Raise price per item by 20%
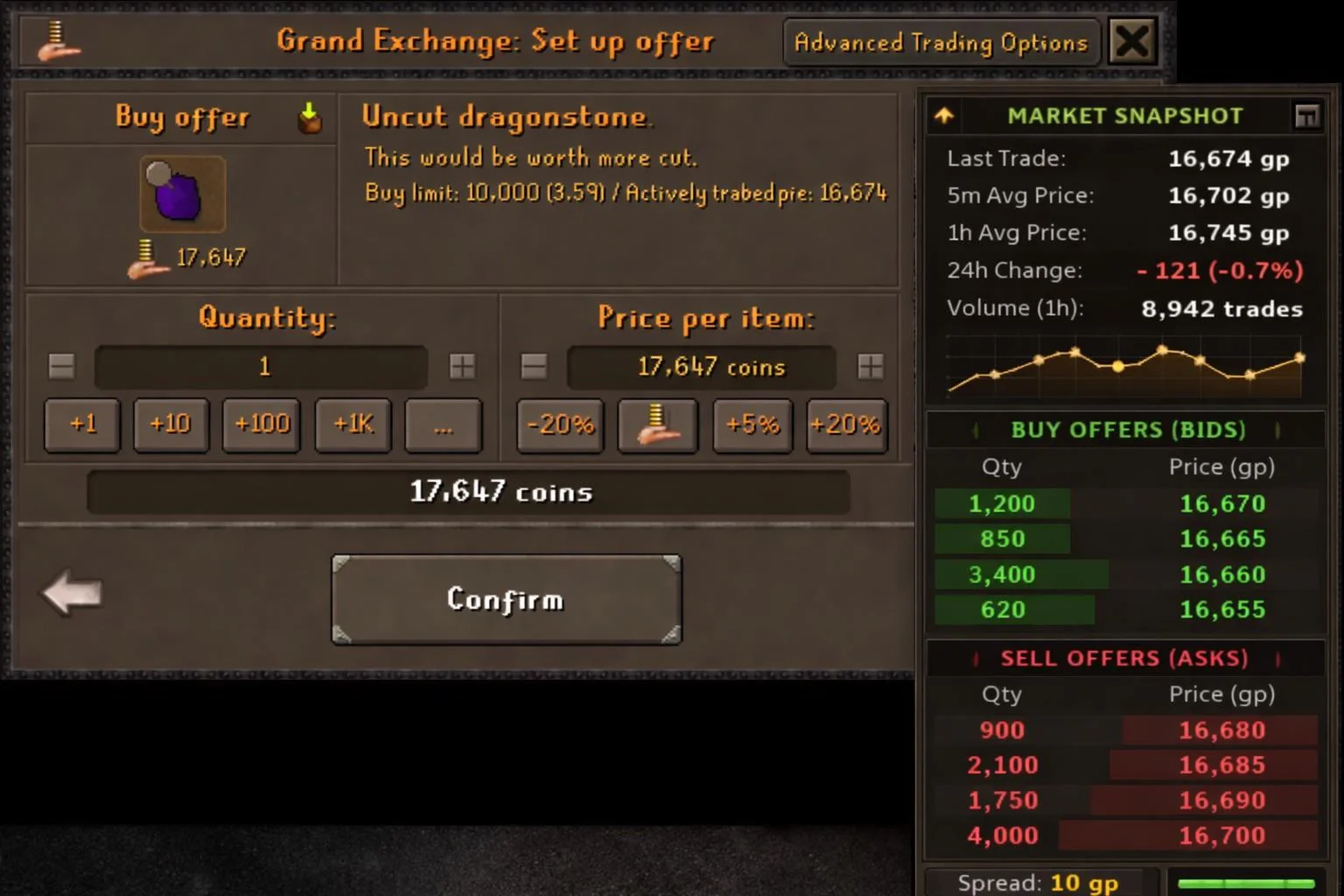 point(845,426)
